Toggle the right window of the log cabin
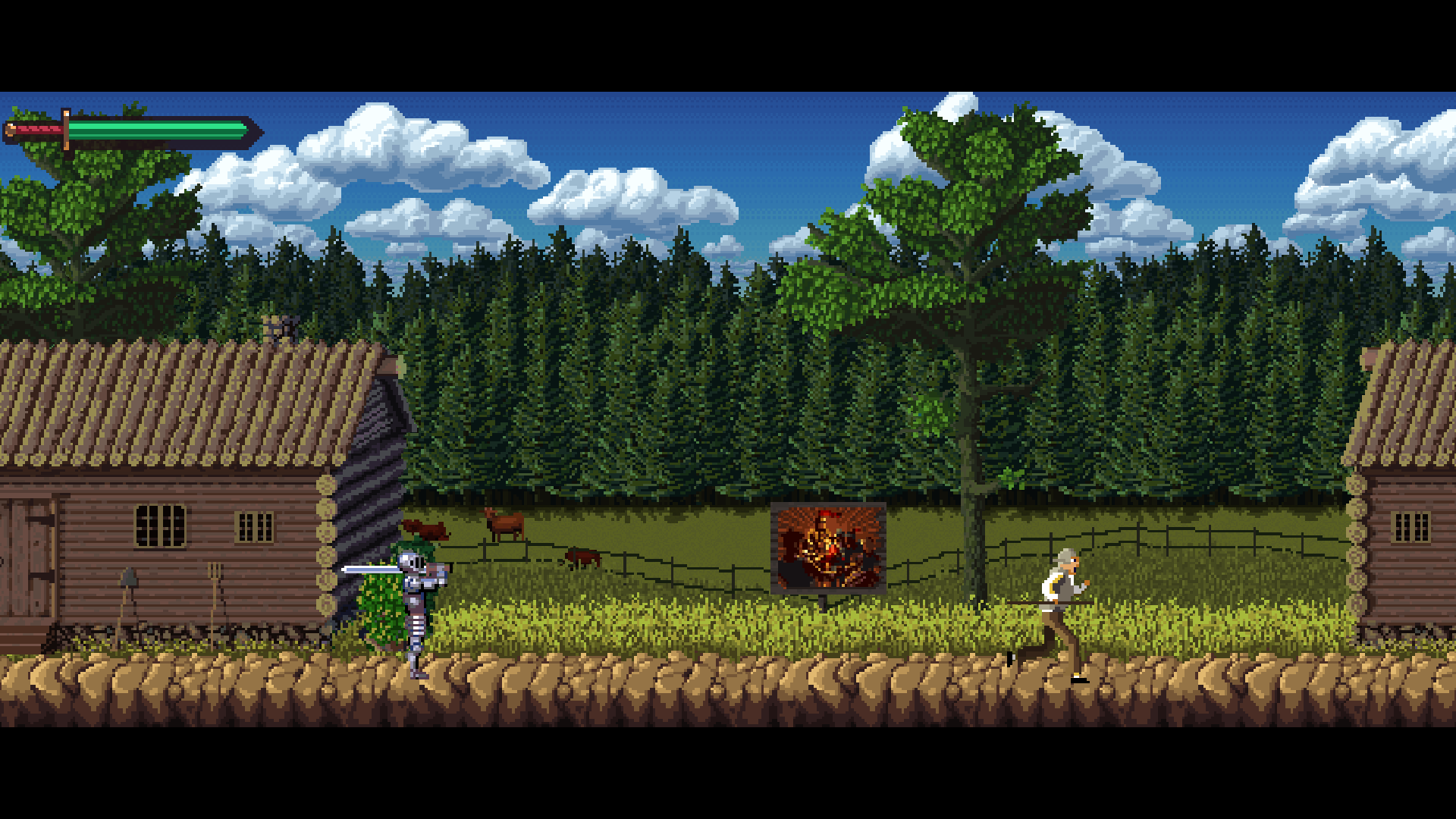Screen dimensions: 1456x819 tap(255, 526)
